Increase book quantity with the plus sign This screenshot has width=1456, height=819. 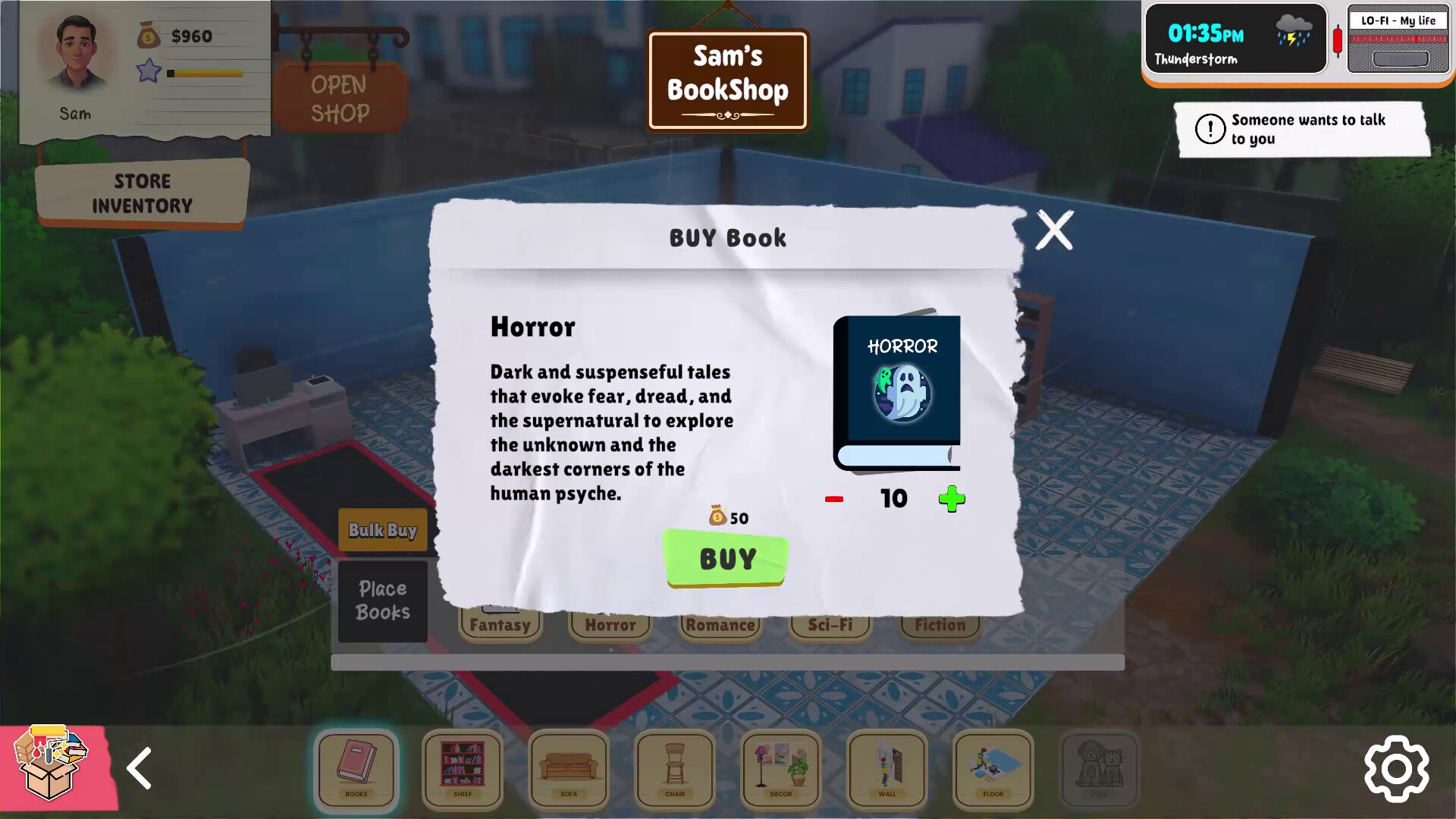tap(953, 498)
